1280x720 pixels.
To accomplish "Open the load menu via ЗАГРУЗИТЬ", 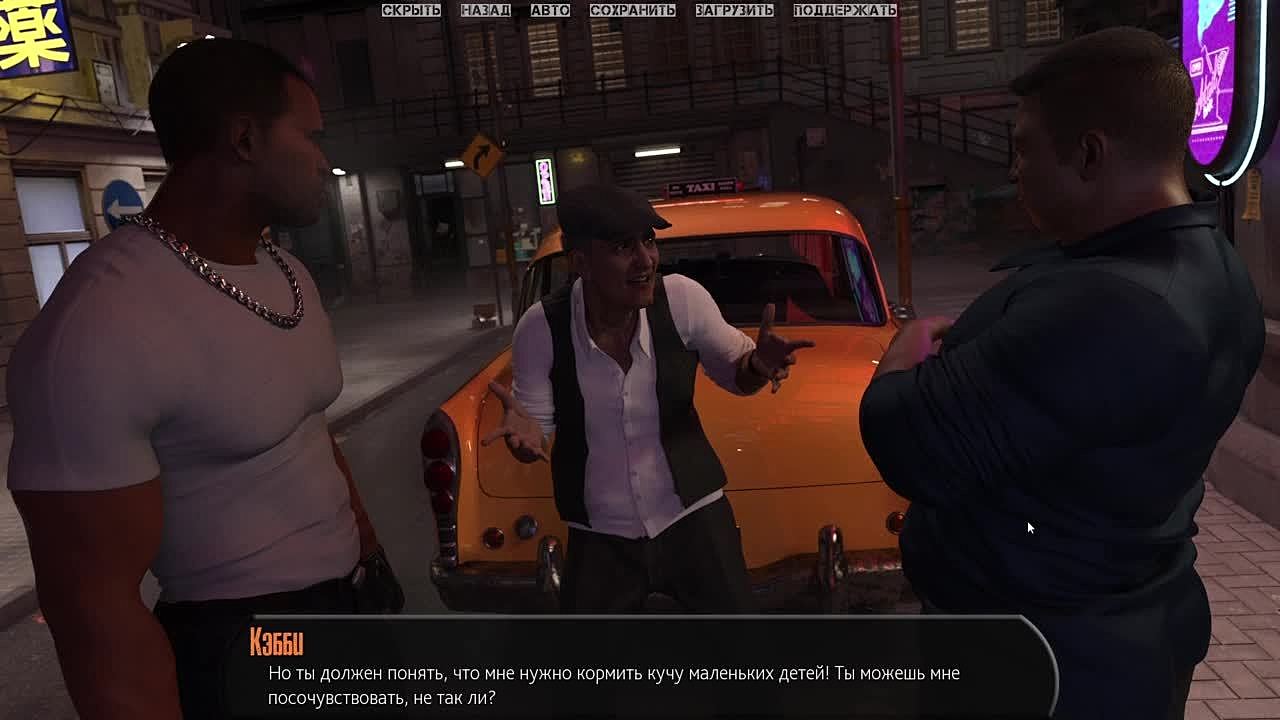I will pos(734,10).
